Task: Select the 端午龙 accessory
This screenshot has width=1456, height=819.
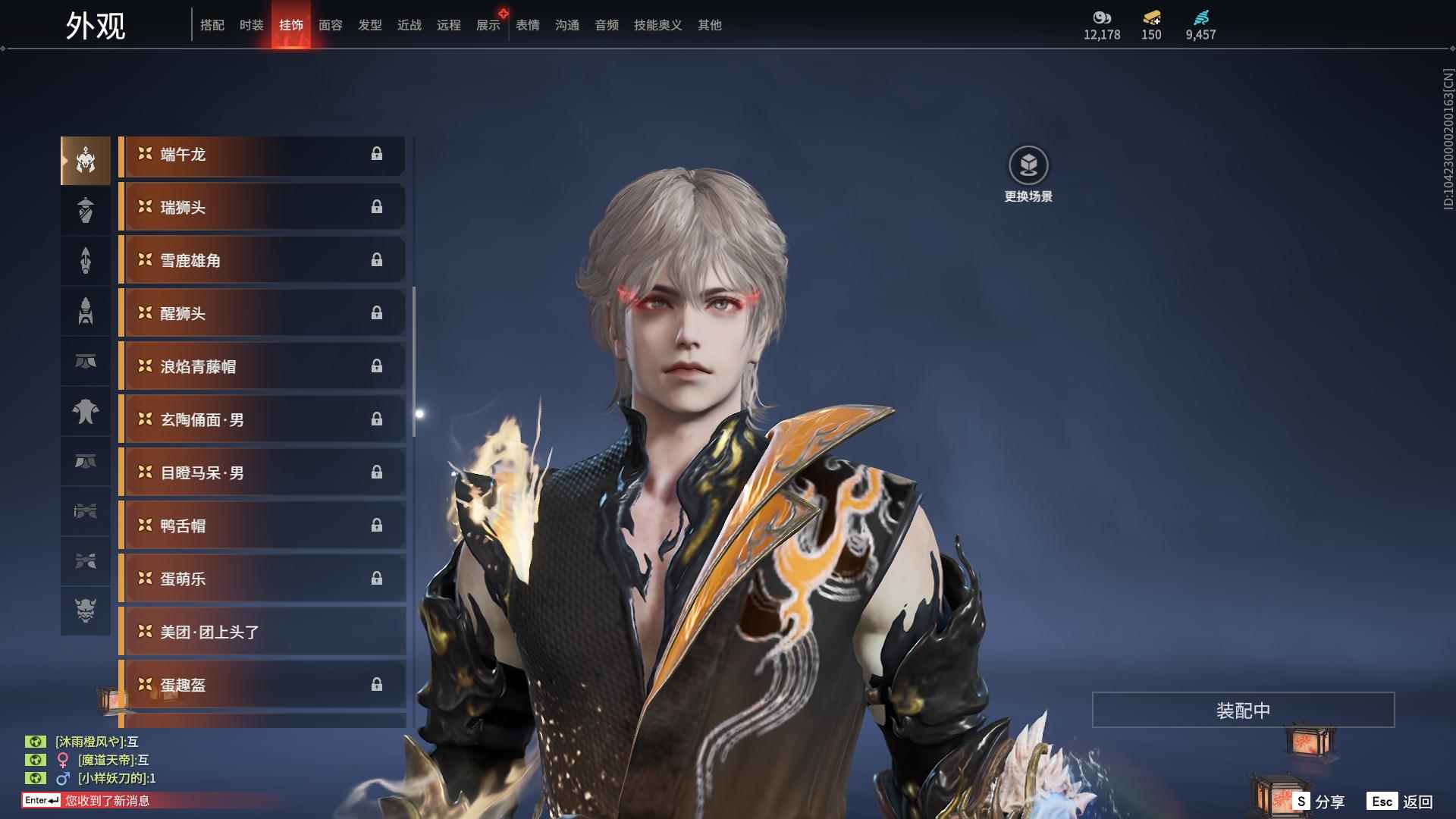Action: pos(262,155)
